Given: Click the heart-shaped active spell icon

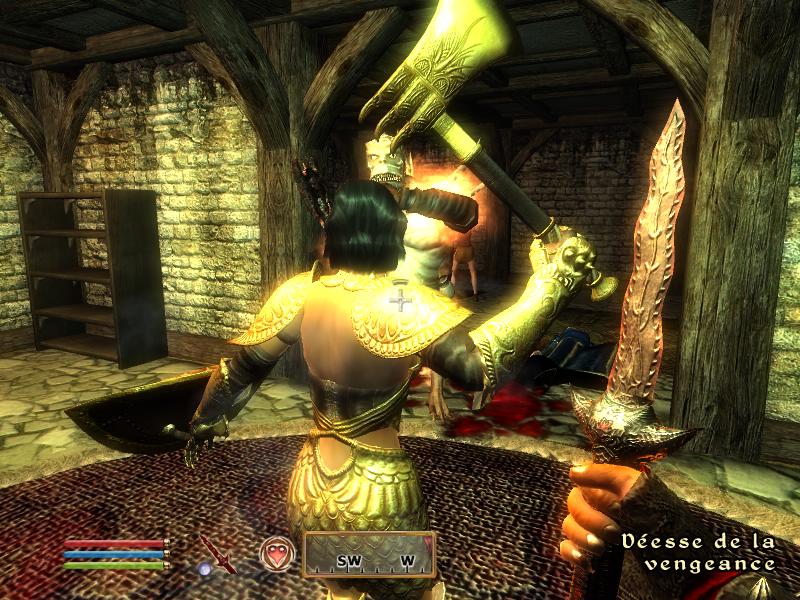Looking at the screenshot, I should [x=277, y=553].
